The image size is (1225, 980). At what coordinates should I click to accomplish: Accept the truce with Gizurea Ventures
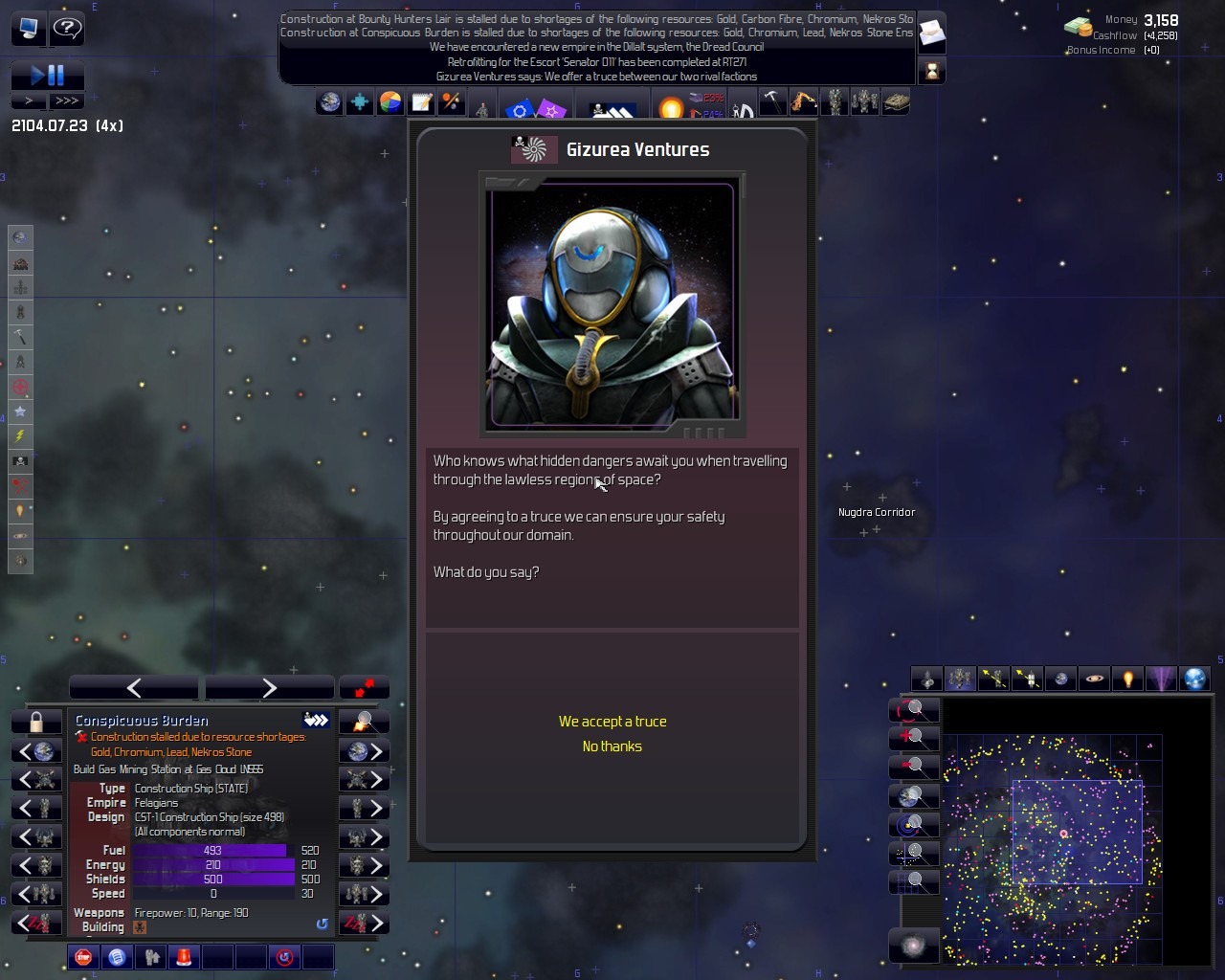coord(612,722)
